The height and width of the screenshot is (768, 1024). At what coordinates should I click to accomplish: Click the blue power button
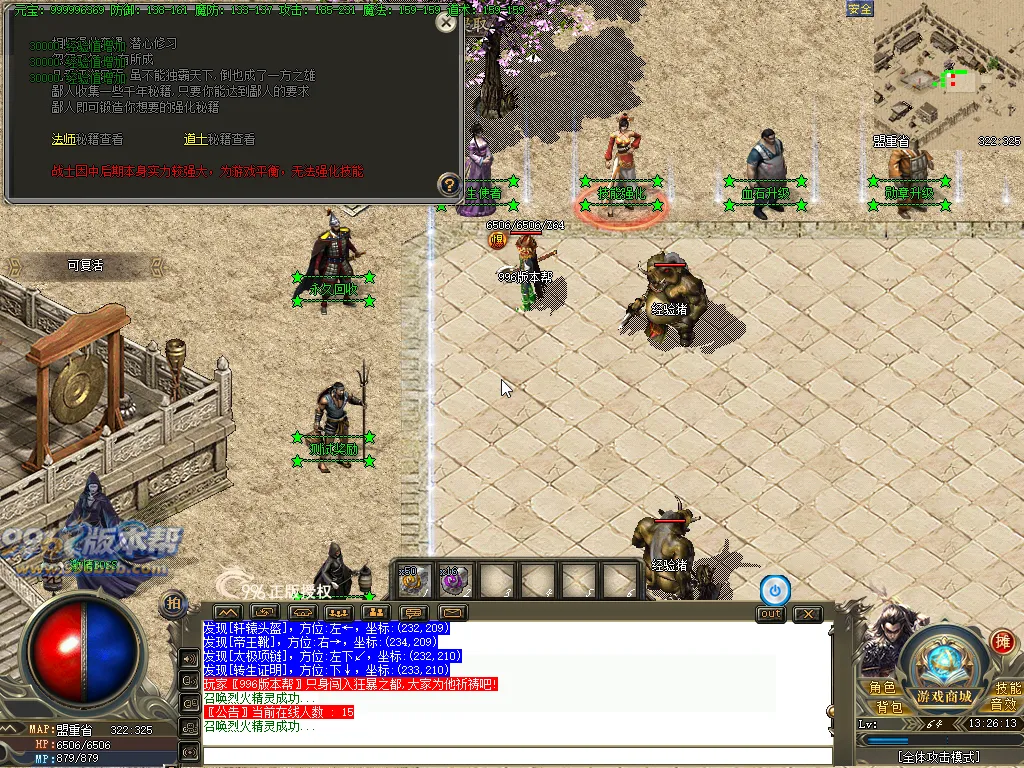point(774,589)
